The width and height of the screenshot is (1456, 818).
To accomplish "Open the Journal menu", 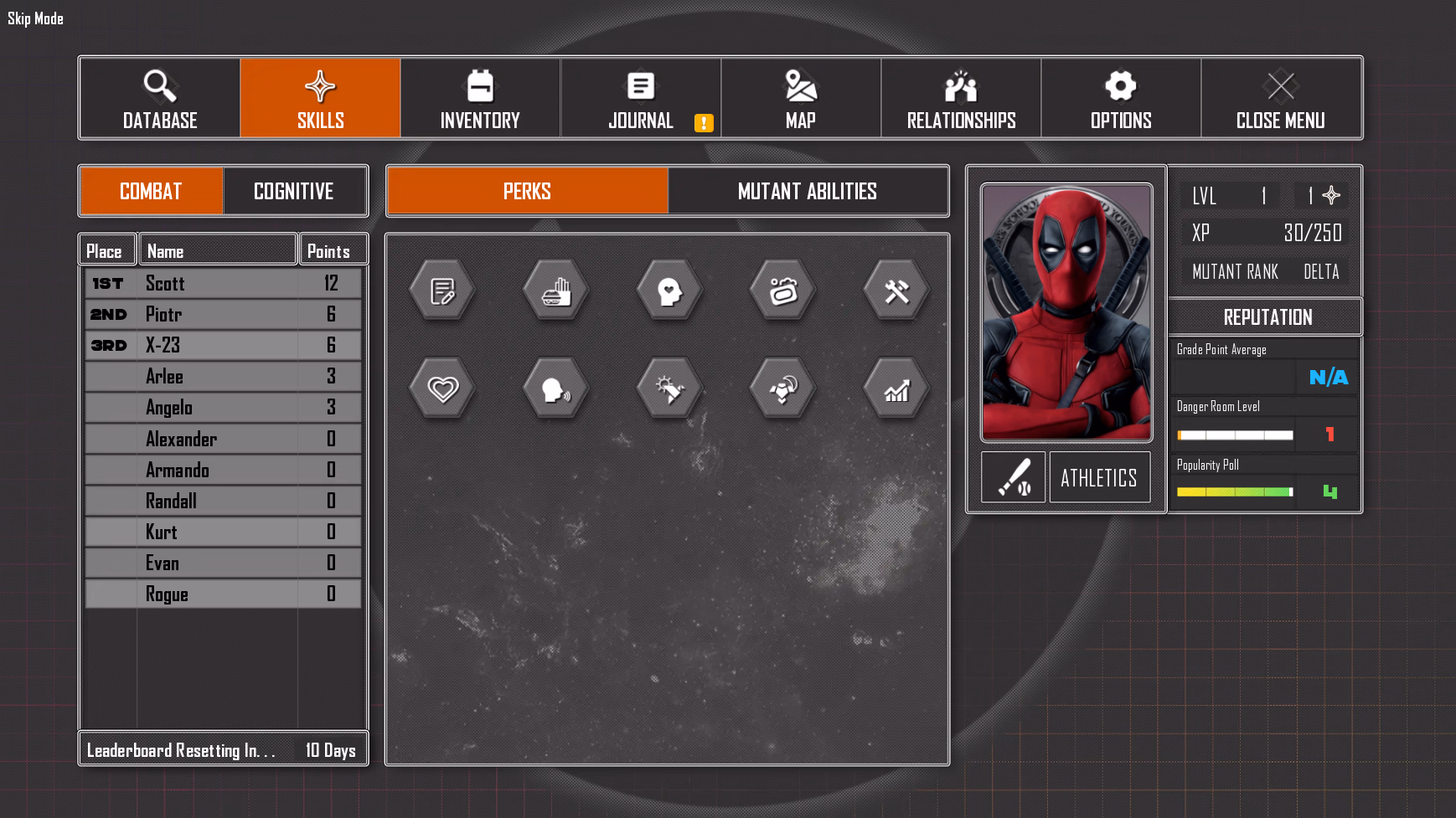I will [641, 98].
